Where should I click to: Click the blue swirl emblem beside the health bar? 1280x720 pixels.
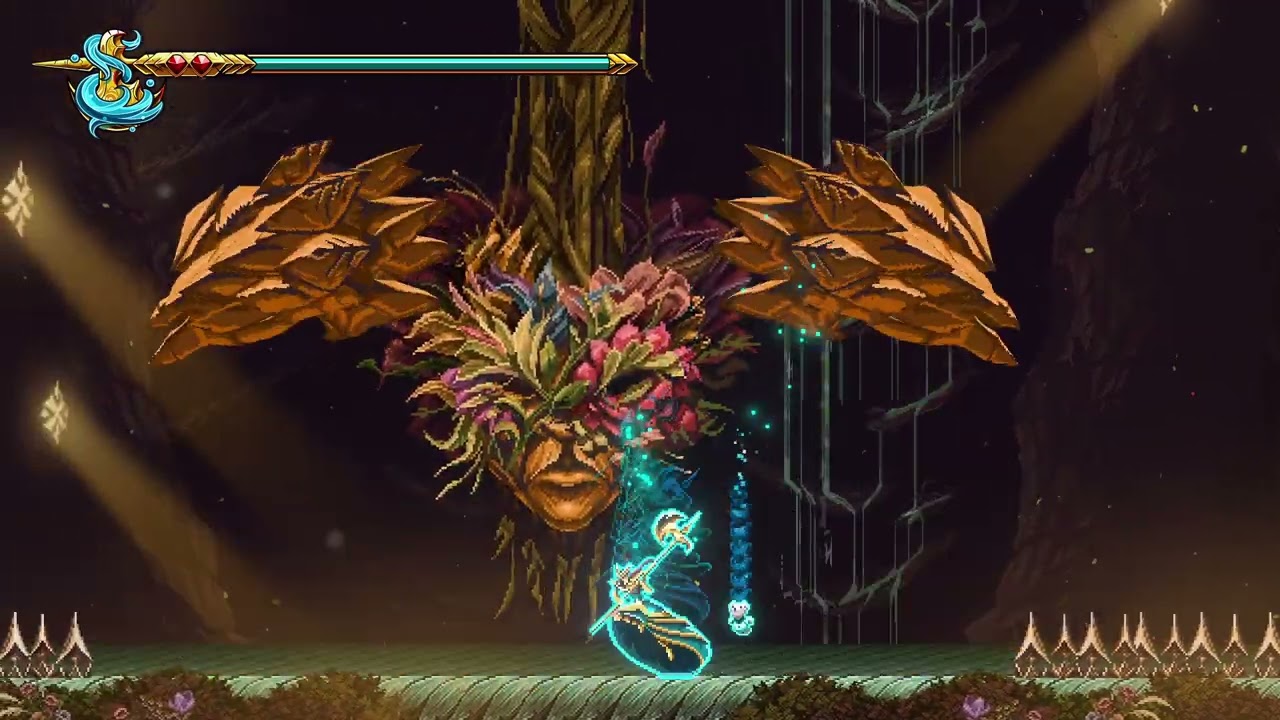click(x=115, y=84)
